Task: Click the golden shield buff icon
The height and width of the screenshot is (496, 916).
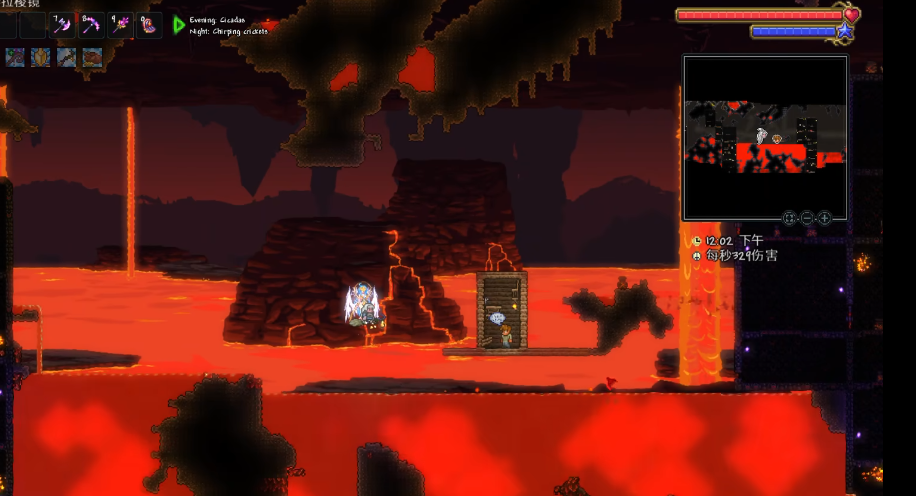Action: (x=40, y=58)
